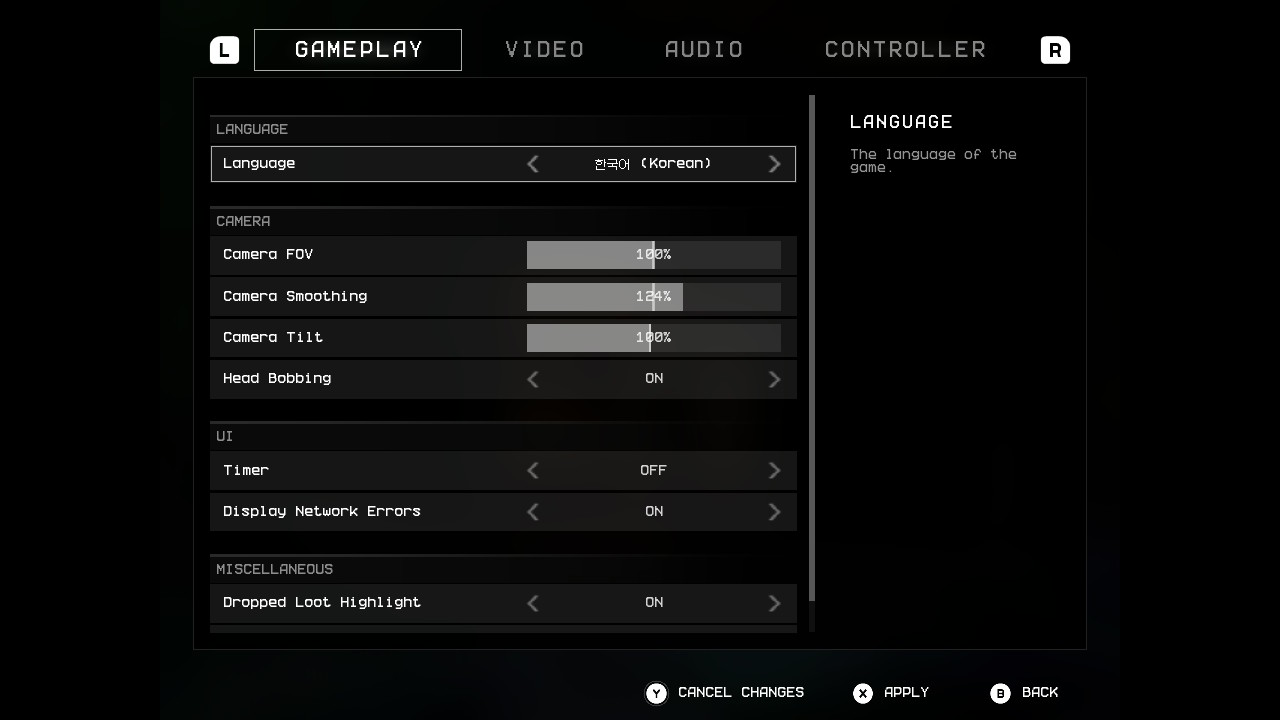Turn on Timer using its right arrow
This screenshot has width=1280, height=720.
pyautogui.click(x=774, y=470)
